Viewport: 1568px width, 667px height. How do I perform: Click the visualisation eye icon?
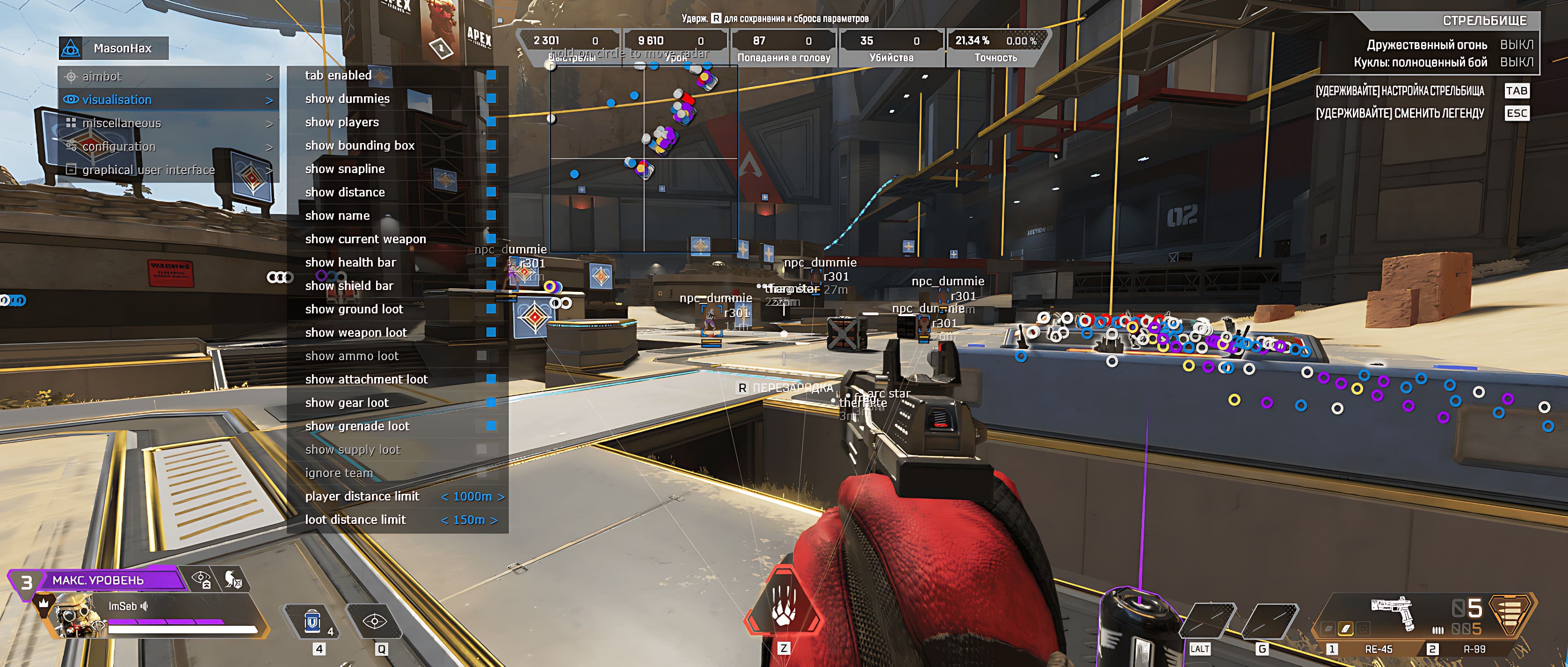click(x=71, y=99)
